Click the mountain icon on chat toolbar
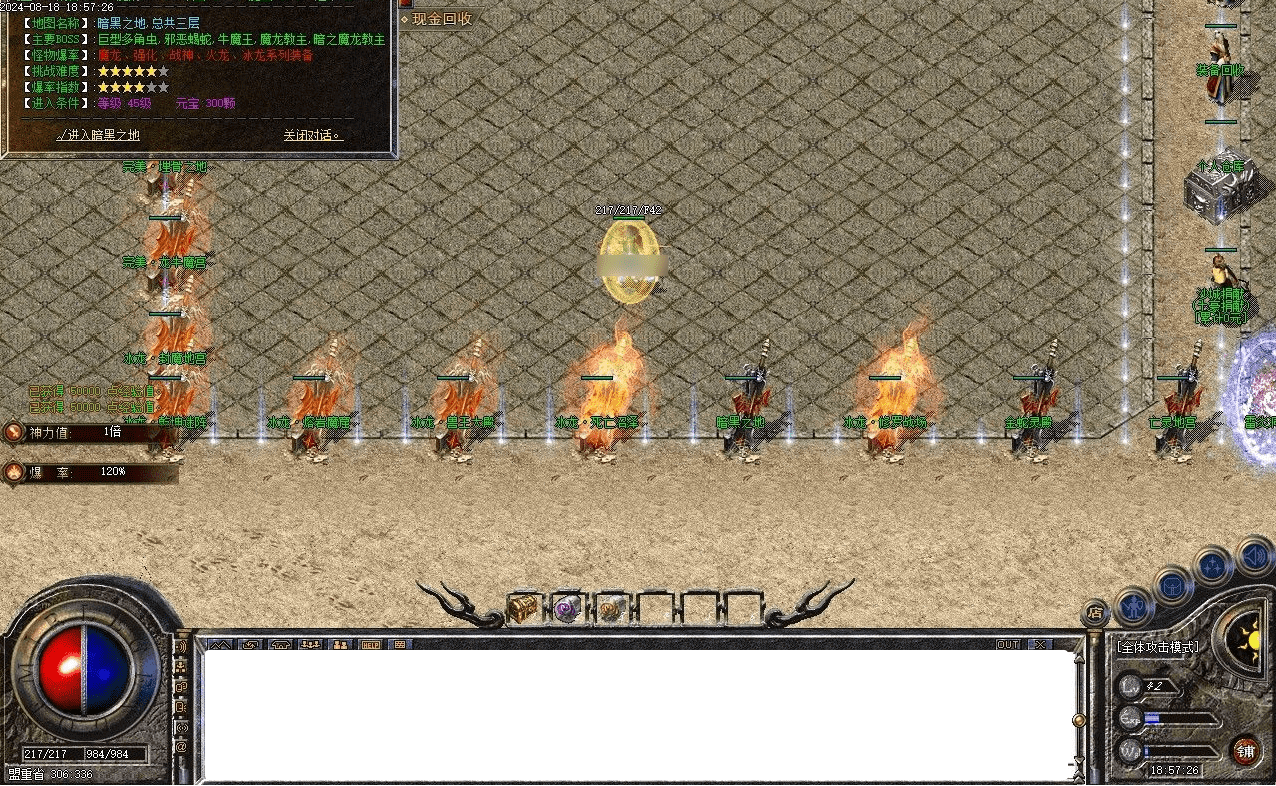1276x786 pixels. pos(220,644)
